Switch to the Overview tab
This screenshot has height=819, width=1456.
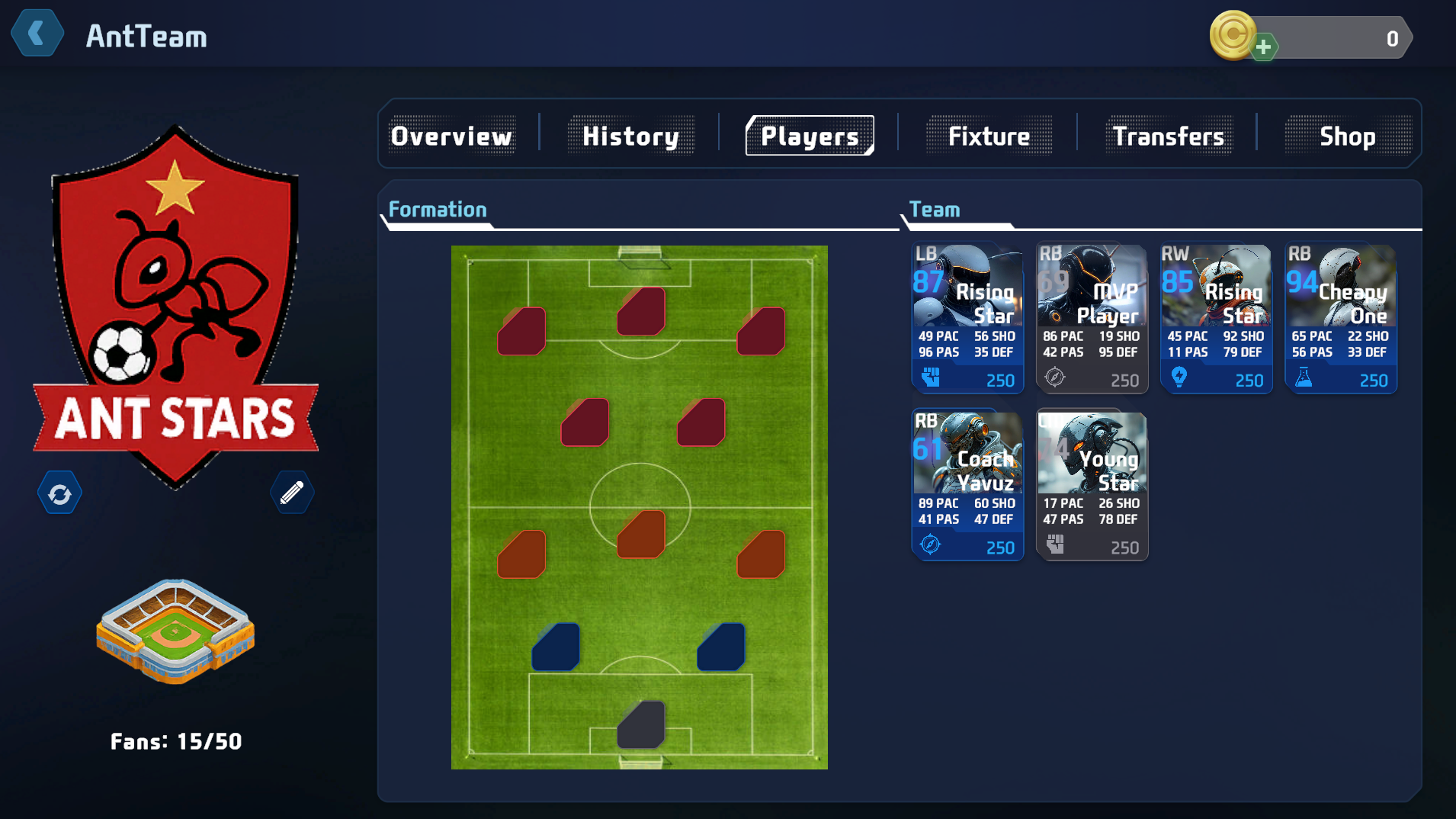coord(451,136)
